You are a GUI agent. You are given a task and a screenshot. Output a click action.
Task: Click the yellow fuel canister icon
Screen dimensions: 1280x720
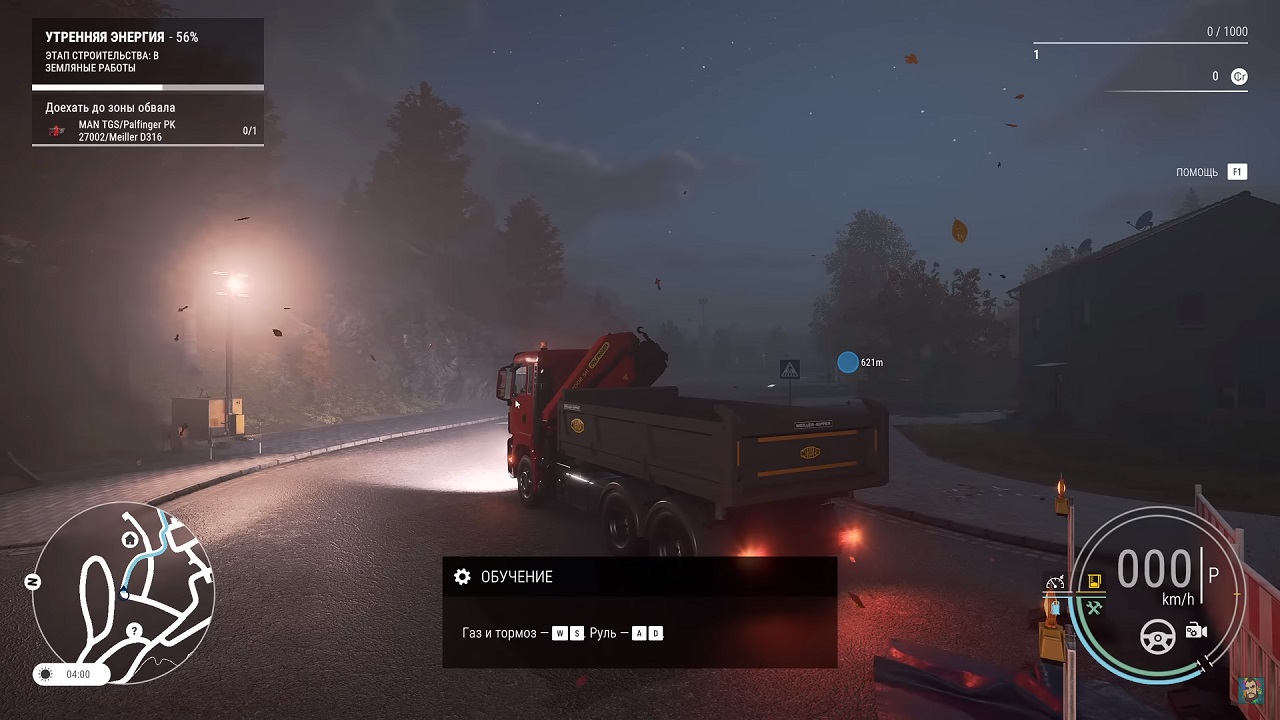click(1094, 581)
